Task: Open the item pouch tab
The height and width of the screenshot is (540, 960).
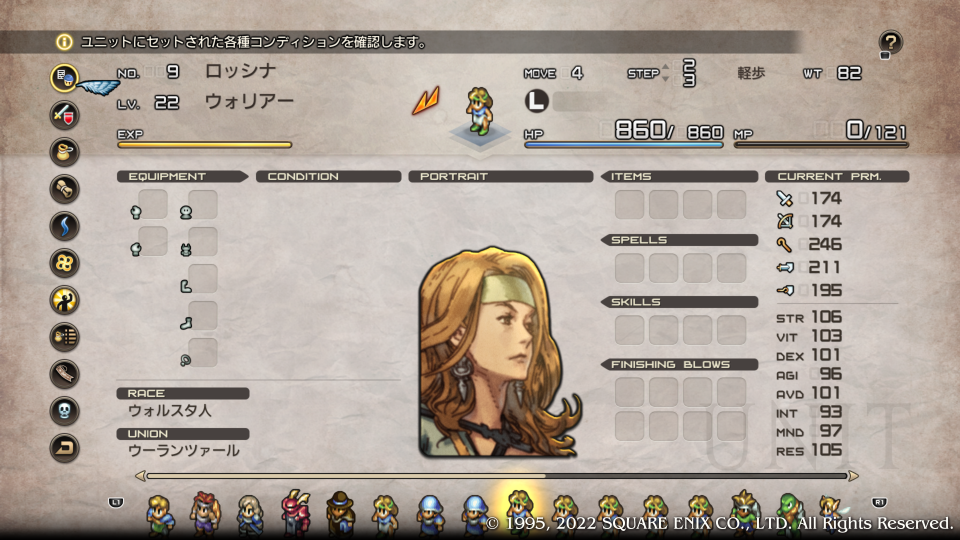Action: (65, 151)
